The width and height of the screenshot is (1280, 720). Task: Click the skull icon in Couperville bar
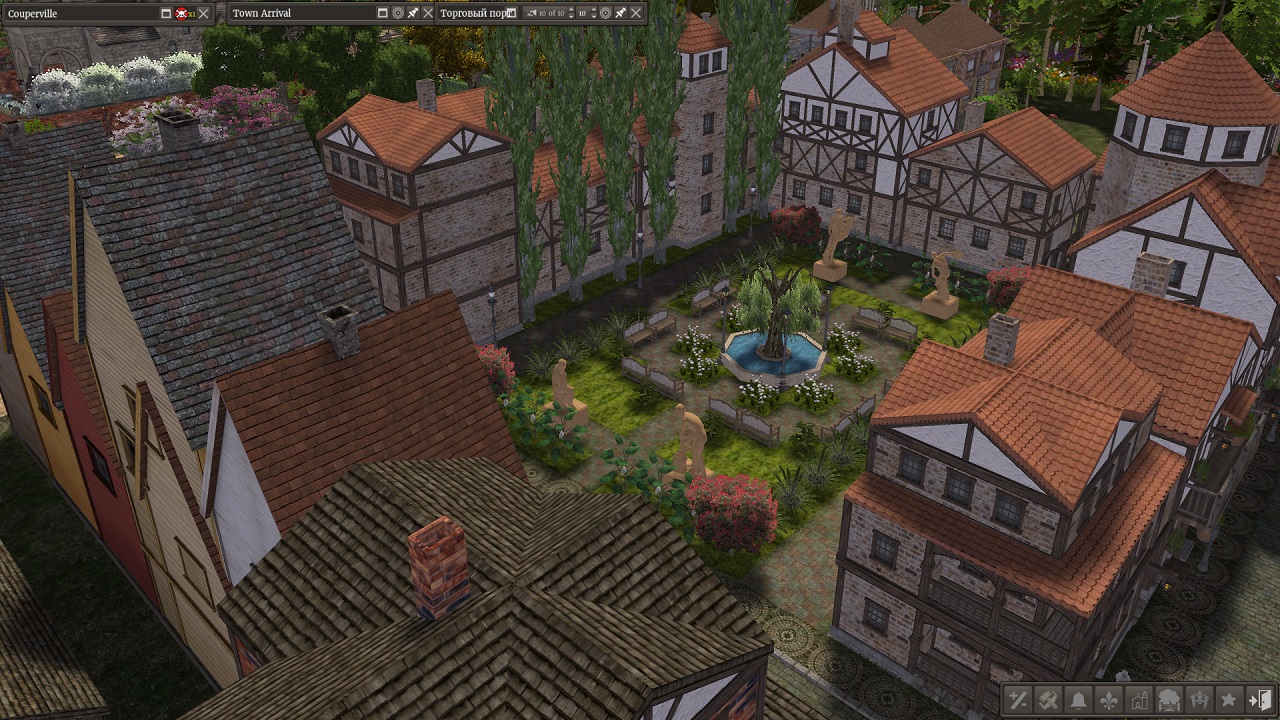(182, 13)
